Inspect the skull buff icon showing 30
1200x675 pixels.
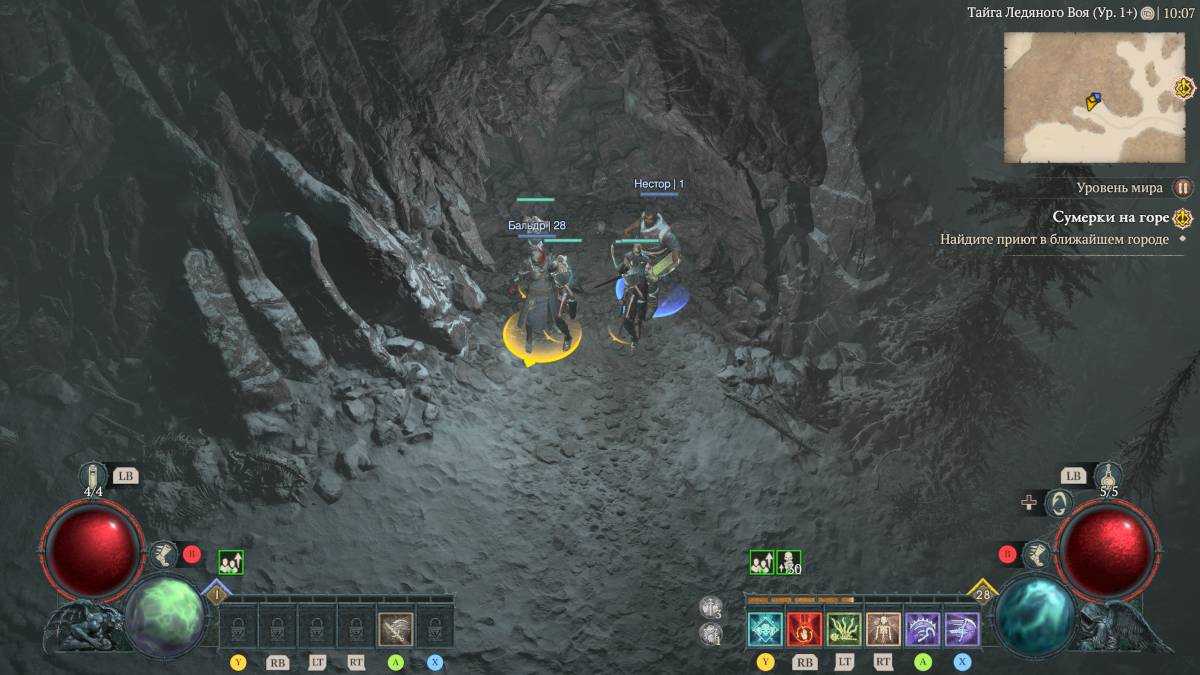789,563
